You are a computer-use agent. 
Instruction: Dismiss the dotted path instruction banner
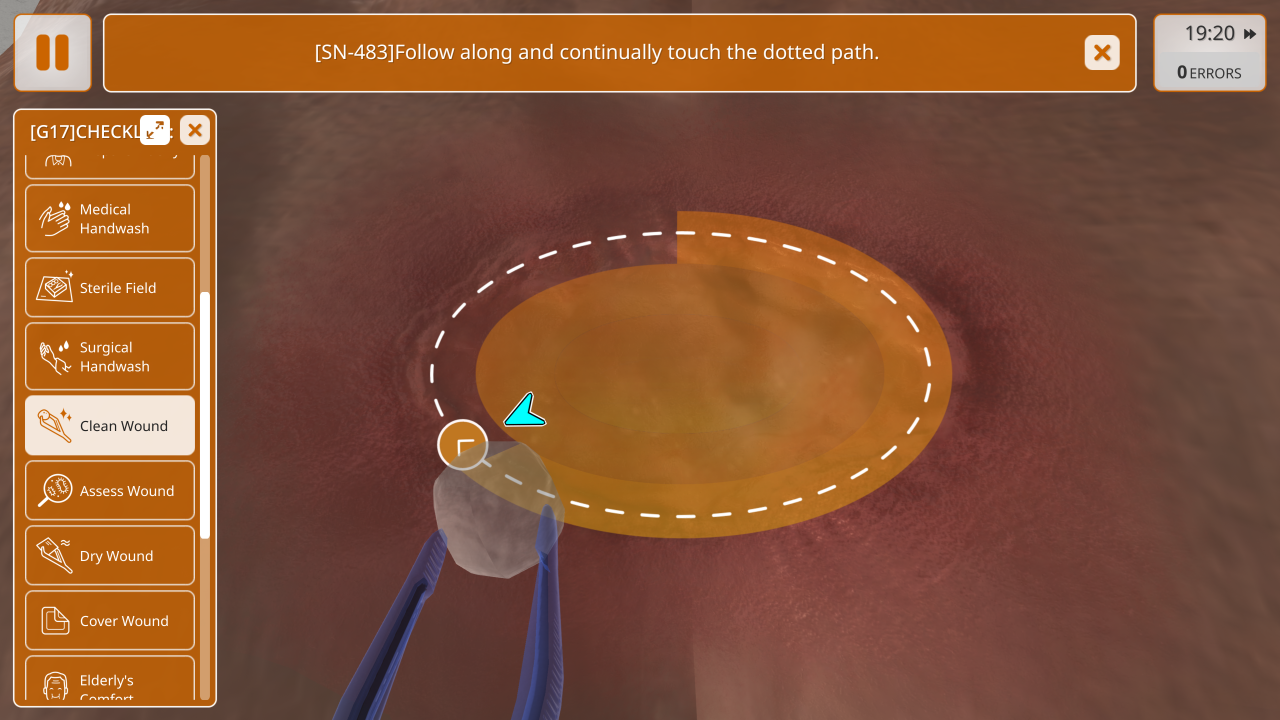(x=1102, y=53)
